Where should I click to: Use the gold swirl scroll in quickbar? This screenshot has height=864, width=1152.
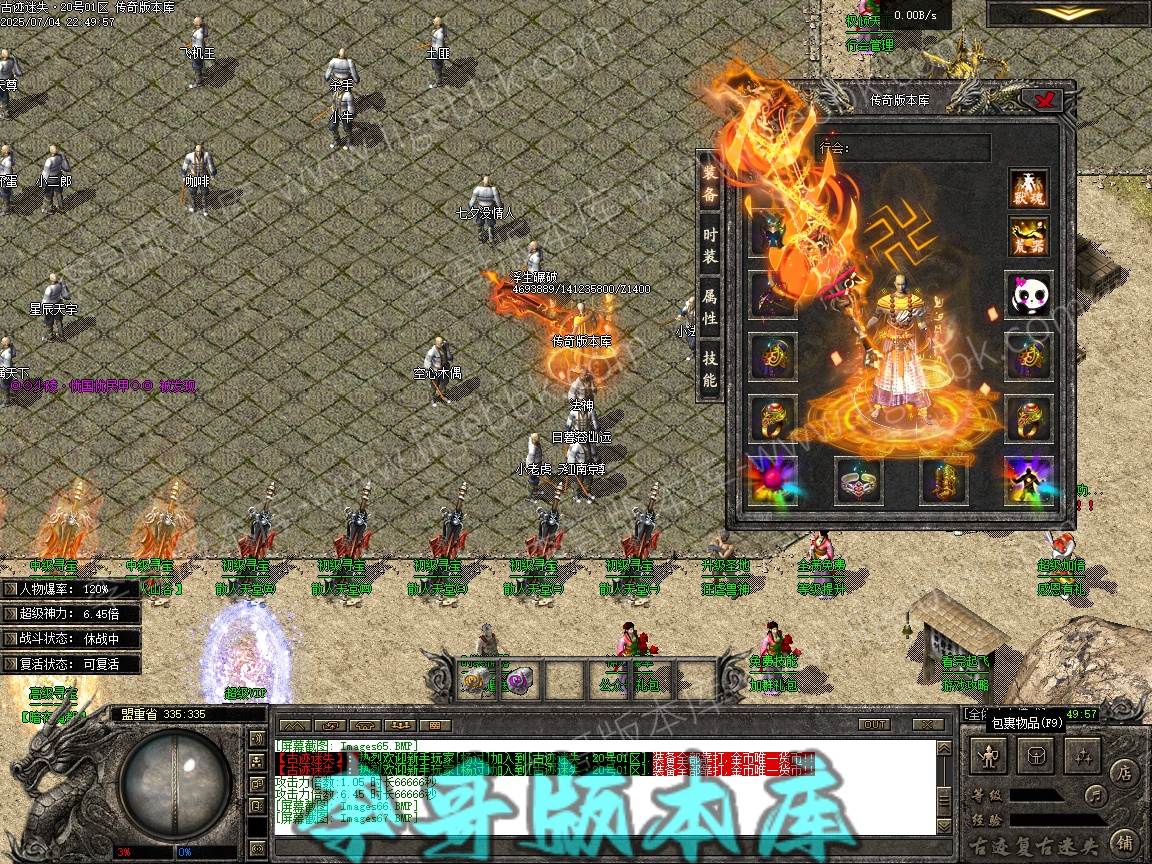click(473, 682)
